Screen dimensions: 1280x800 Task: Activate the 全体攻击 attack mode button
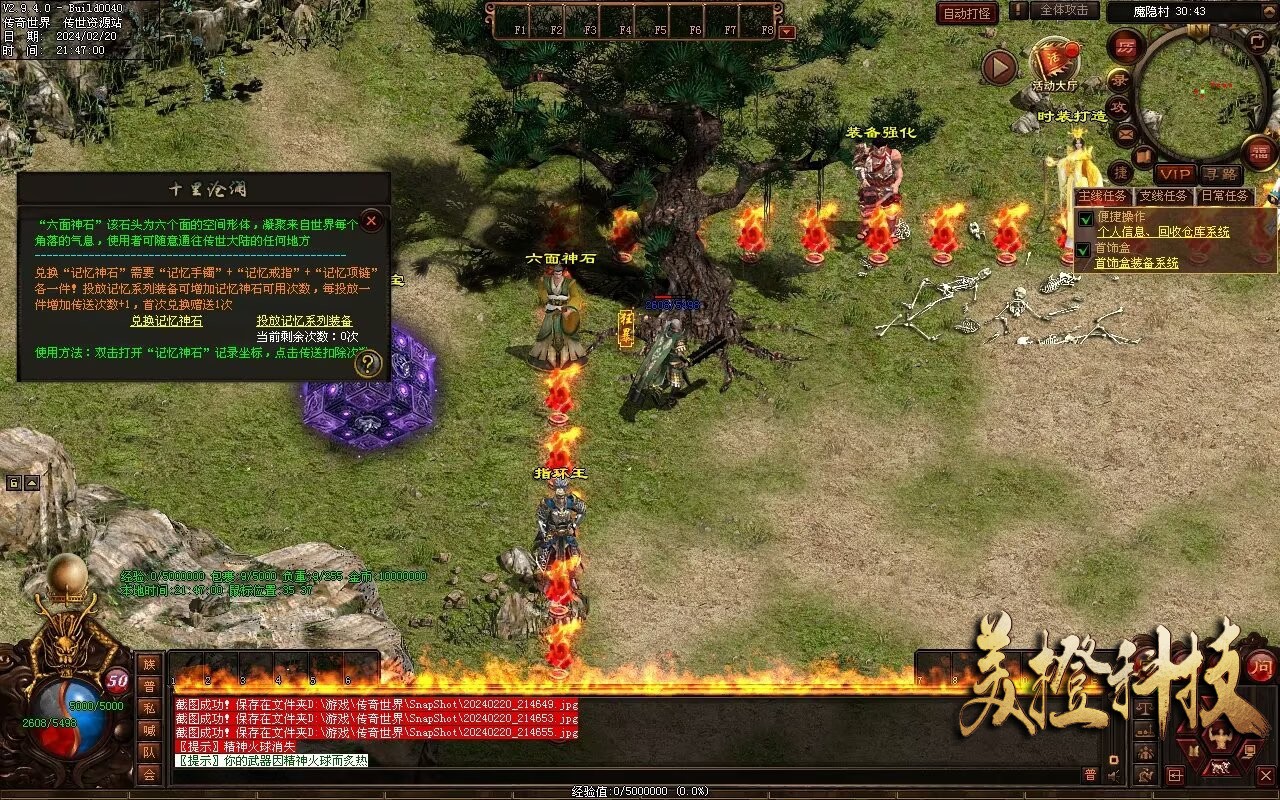(1064, 10)
